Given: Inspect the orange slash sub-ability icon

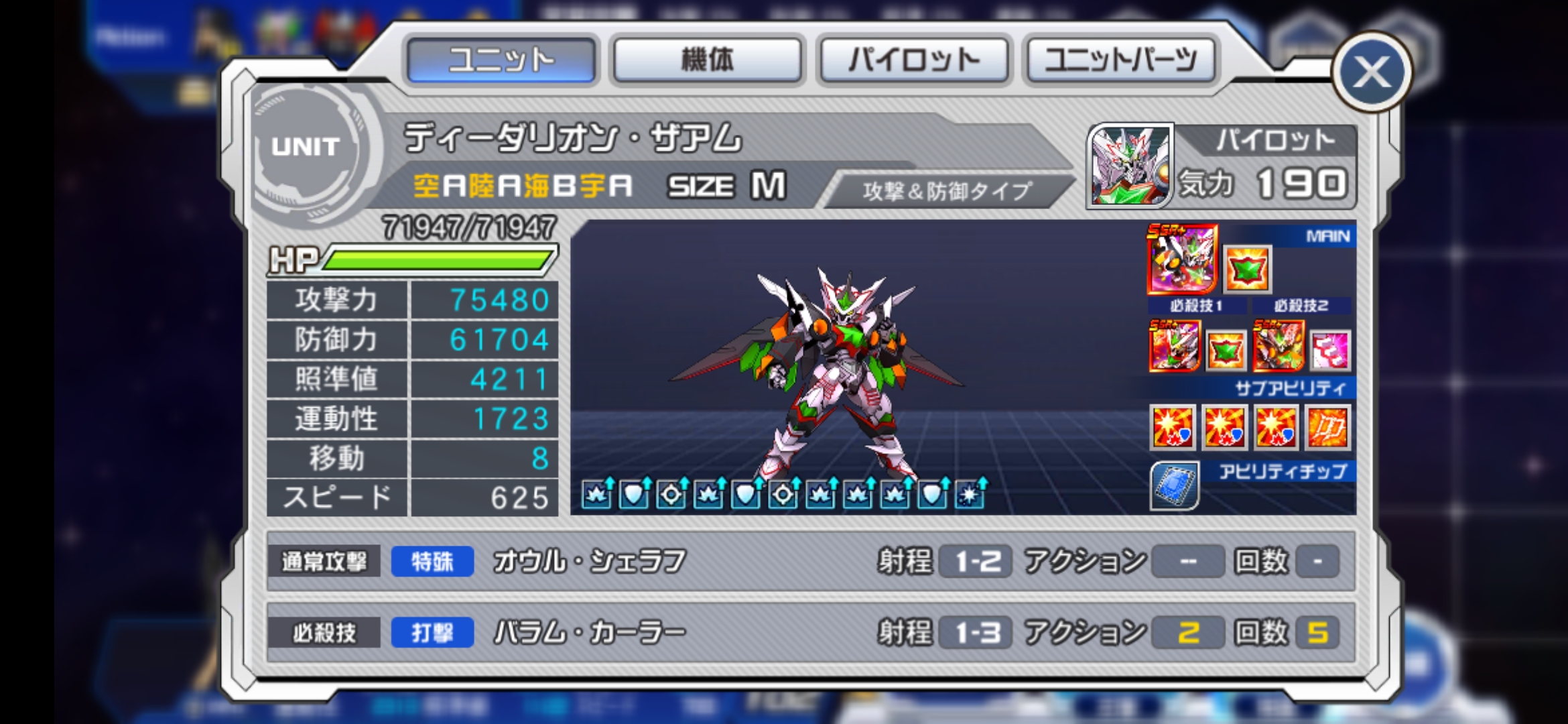Looking at the screenshot, I should [1327, 426].
